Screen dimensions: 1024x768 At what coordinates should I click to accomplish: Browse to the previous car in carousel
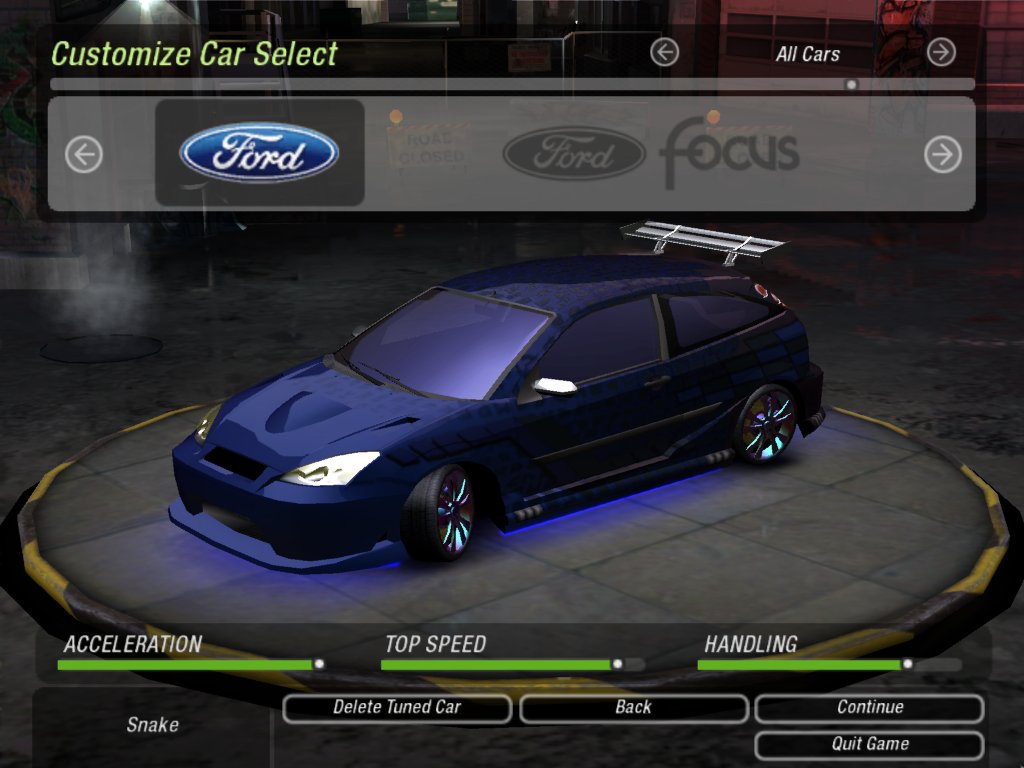[84, 154]
